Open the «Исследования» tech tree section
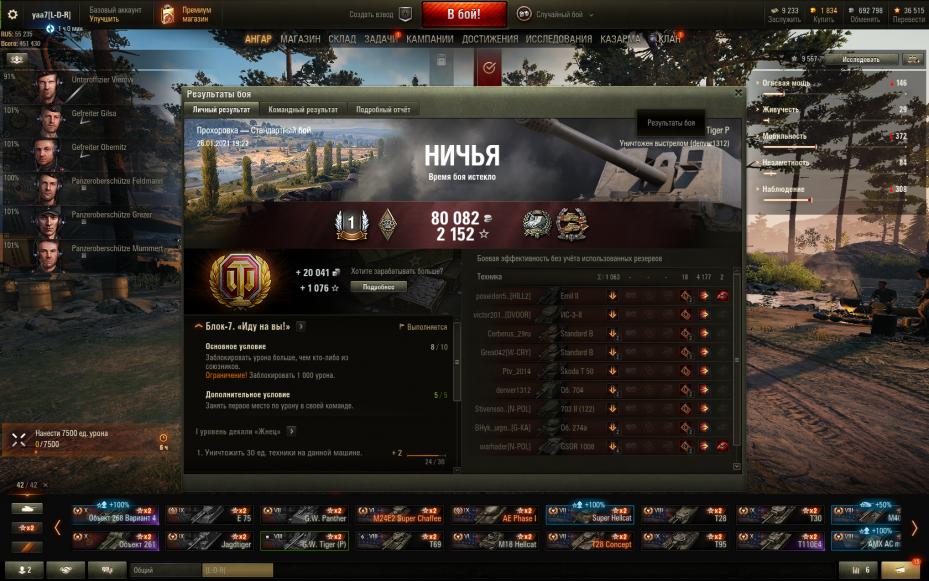The width and height of the screenshot is (929, 581). pos(559,39)
